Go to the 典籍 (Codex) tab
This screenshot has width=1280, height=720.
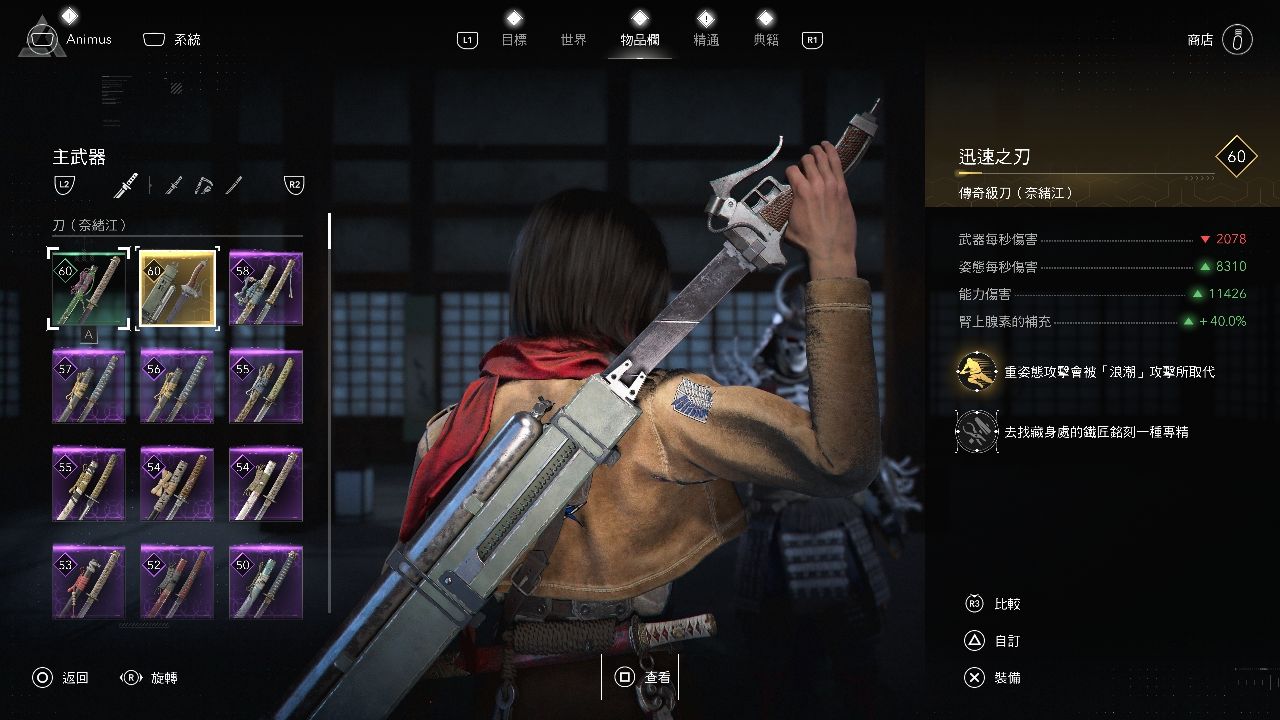click(x=766, y=40)
